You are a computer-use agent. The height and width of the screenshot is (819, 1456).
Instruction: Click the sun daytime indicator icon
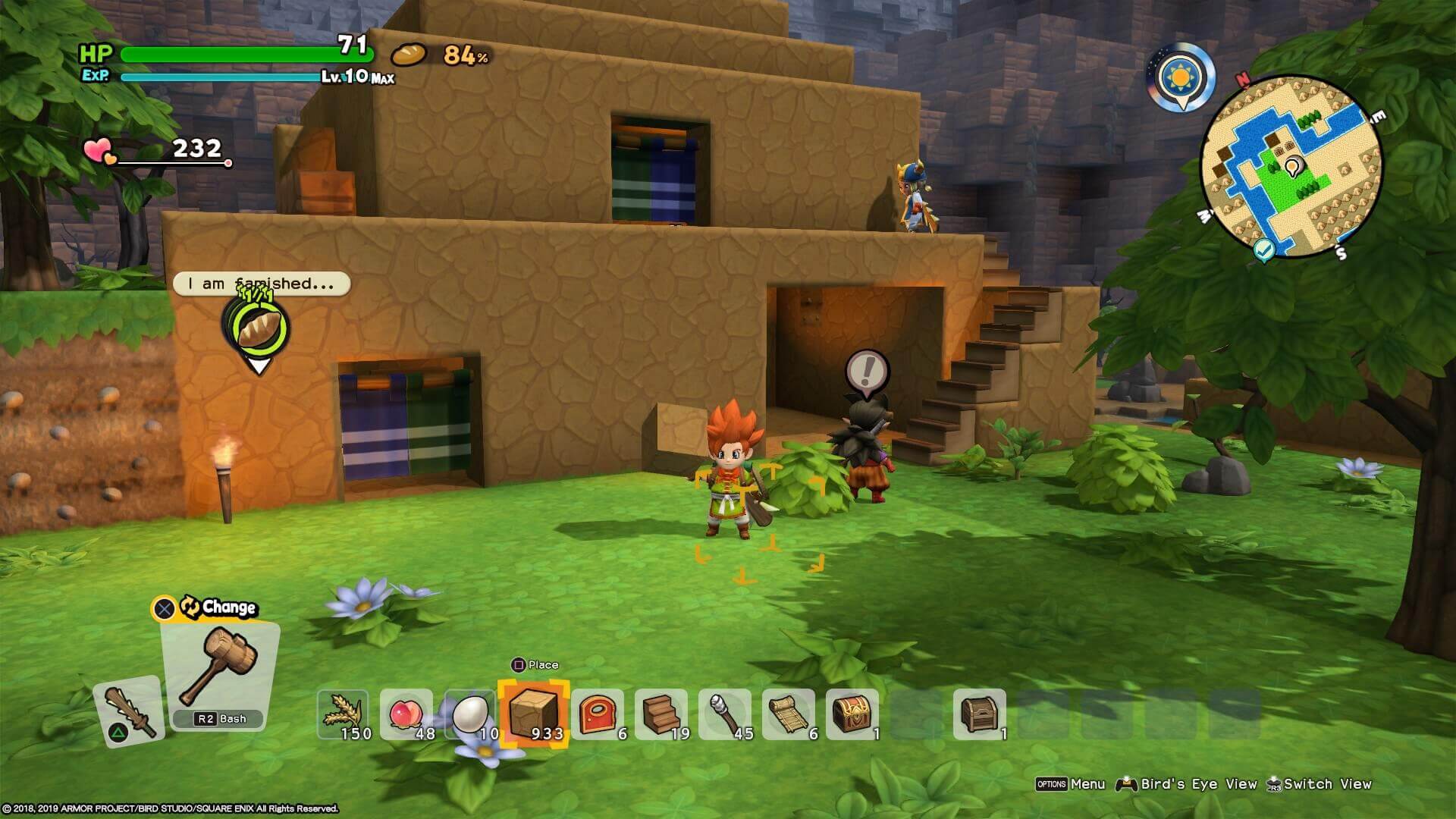[x=1181, y=77]
